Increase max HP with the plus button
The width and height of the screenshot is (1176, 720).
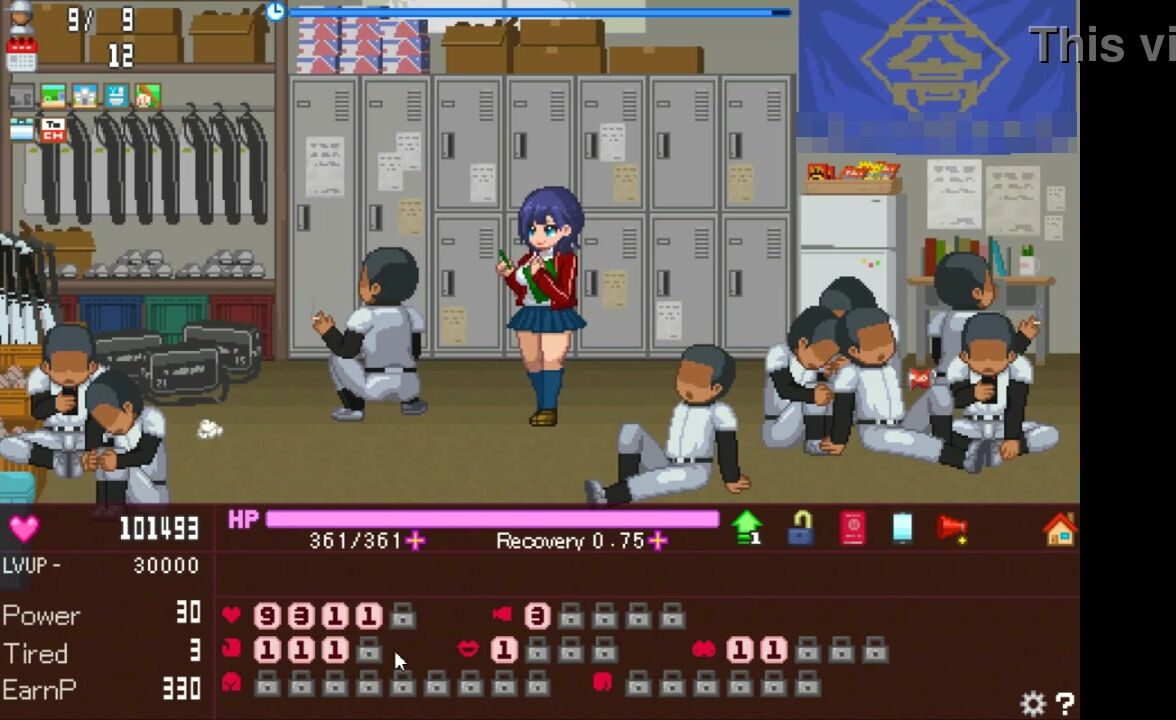[415, 541]
